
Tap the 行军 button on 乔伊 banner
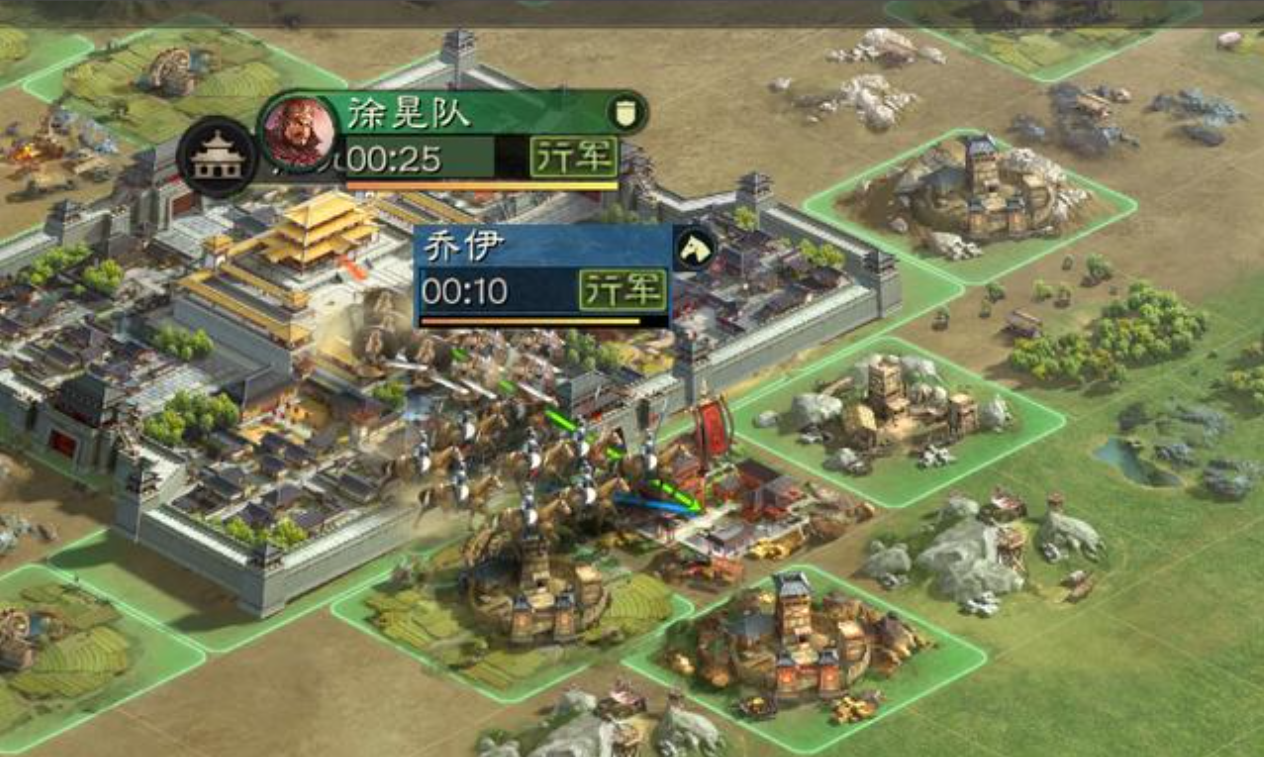[623, 290]
